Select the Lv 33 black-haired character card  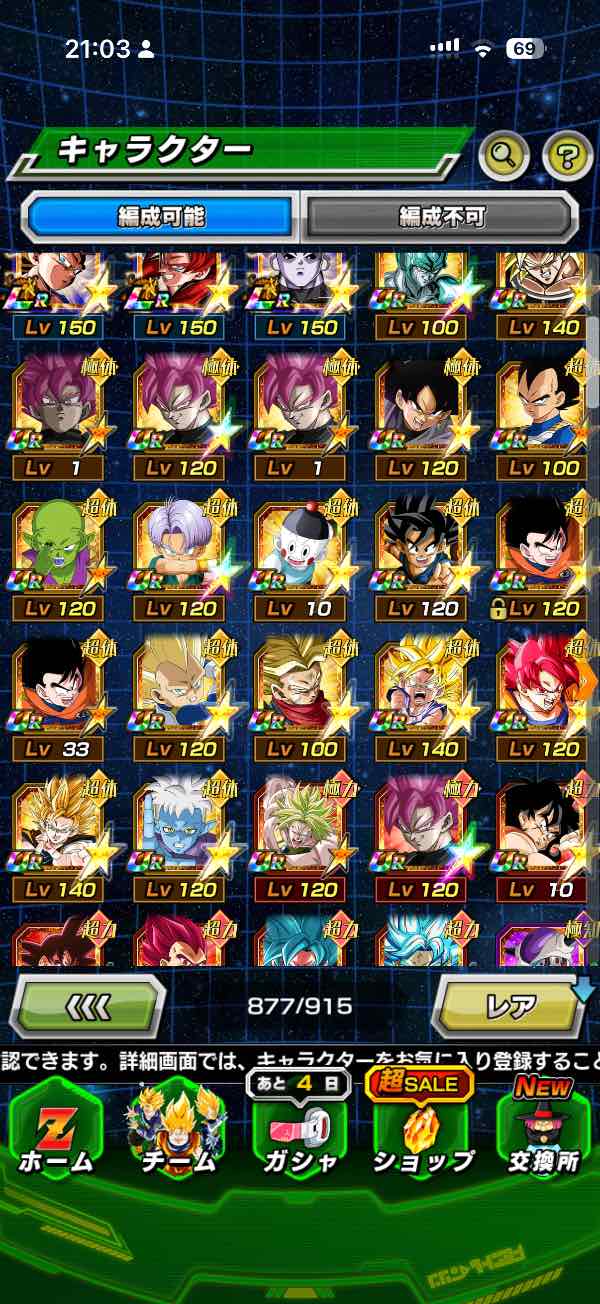tap(57, 690)
